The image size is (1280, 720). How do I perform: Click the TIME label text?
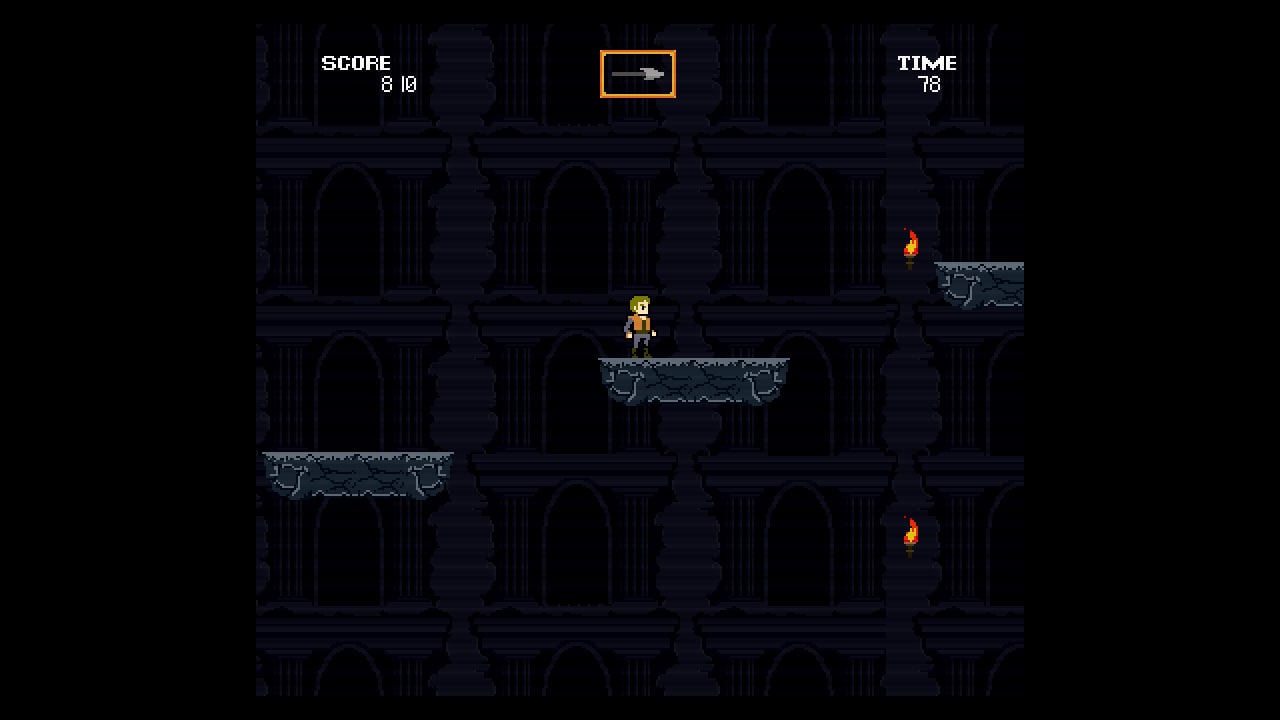pyautogui.click(x=926, y=62)
